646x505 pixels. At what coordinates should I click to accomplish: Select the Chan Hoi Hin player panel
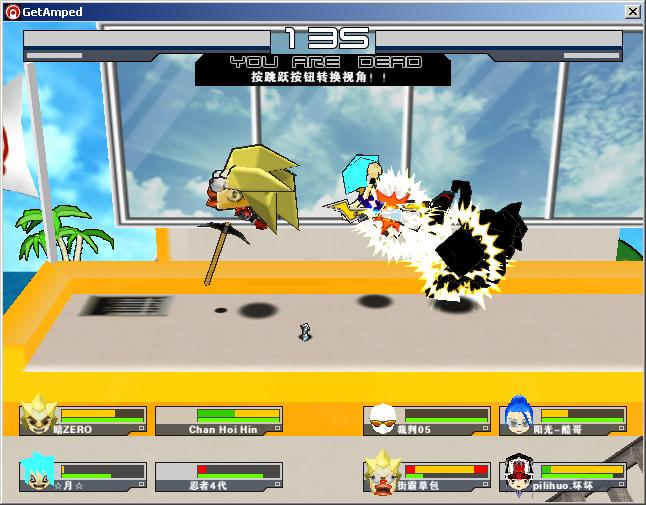point(221,420)
